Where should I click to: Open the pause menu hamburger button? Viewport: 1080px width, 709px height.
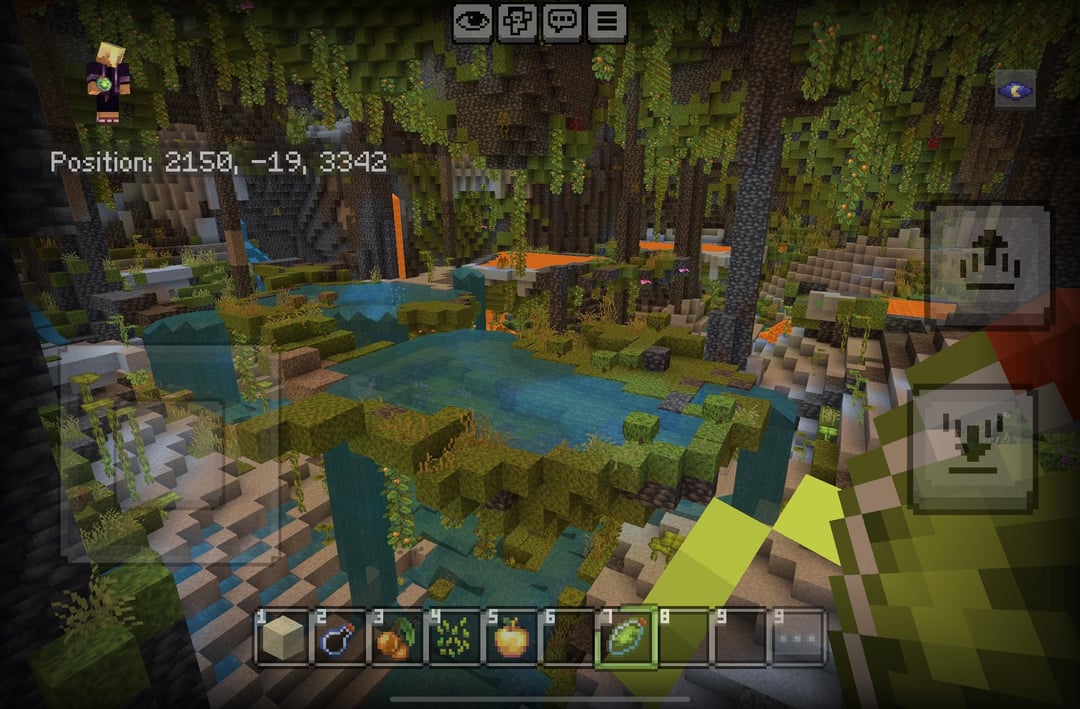607,22
